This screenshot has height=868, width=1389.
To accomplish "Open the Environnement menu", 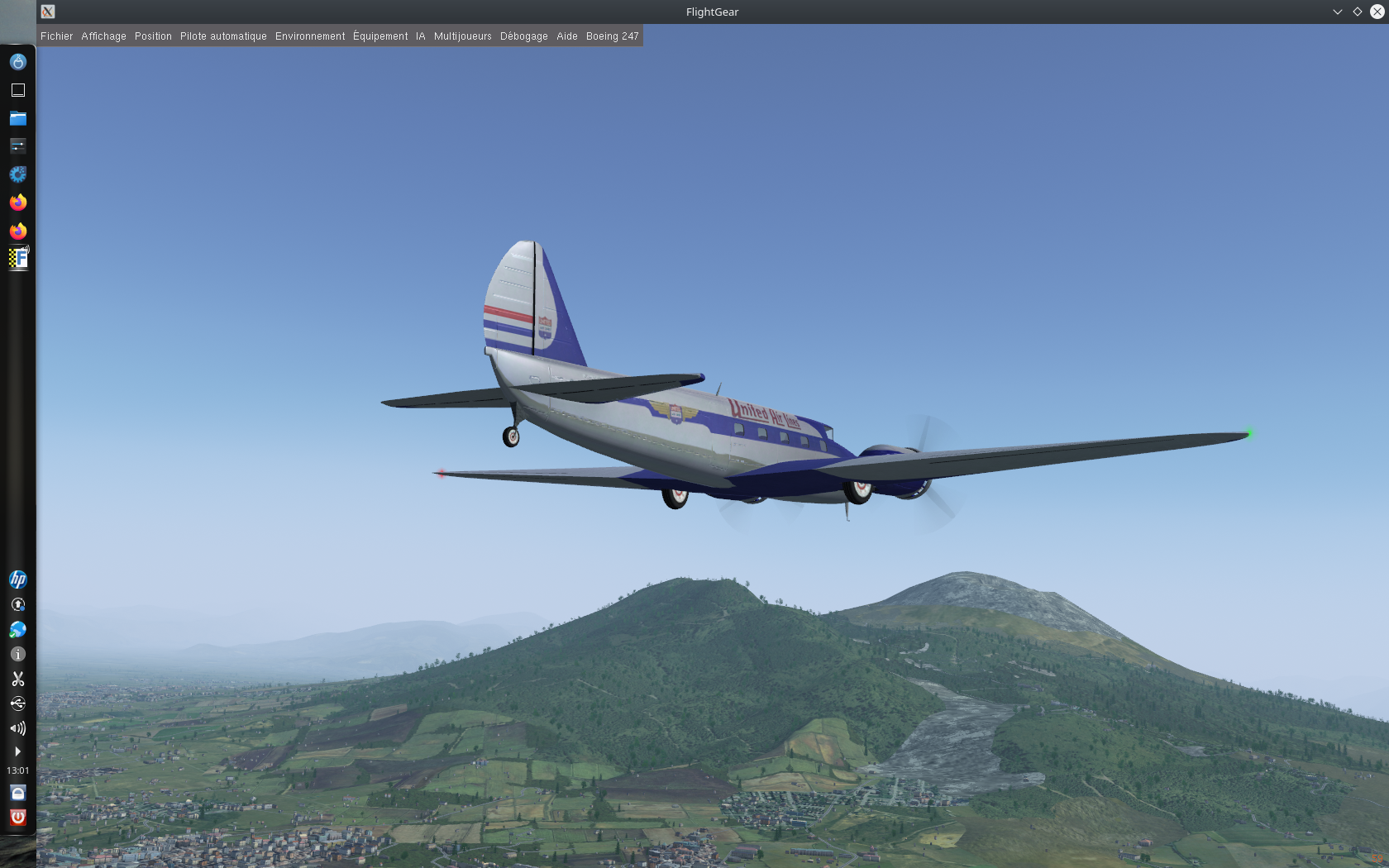I will pos(310,36).
